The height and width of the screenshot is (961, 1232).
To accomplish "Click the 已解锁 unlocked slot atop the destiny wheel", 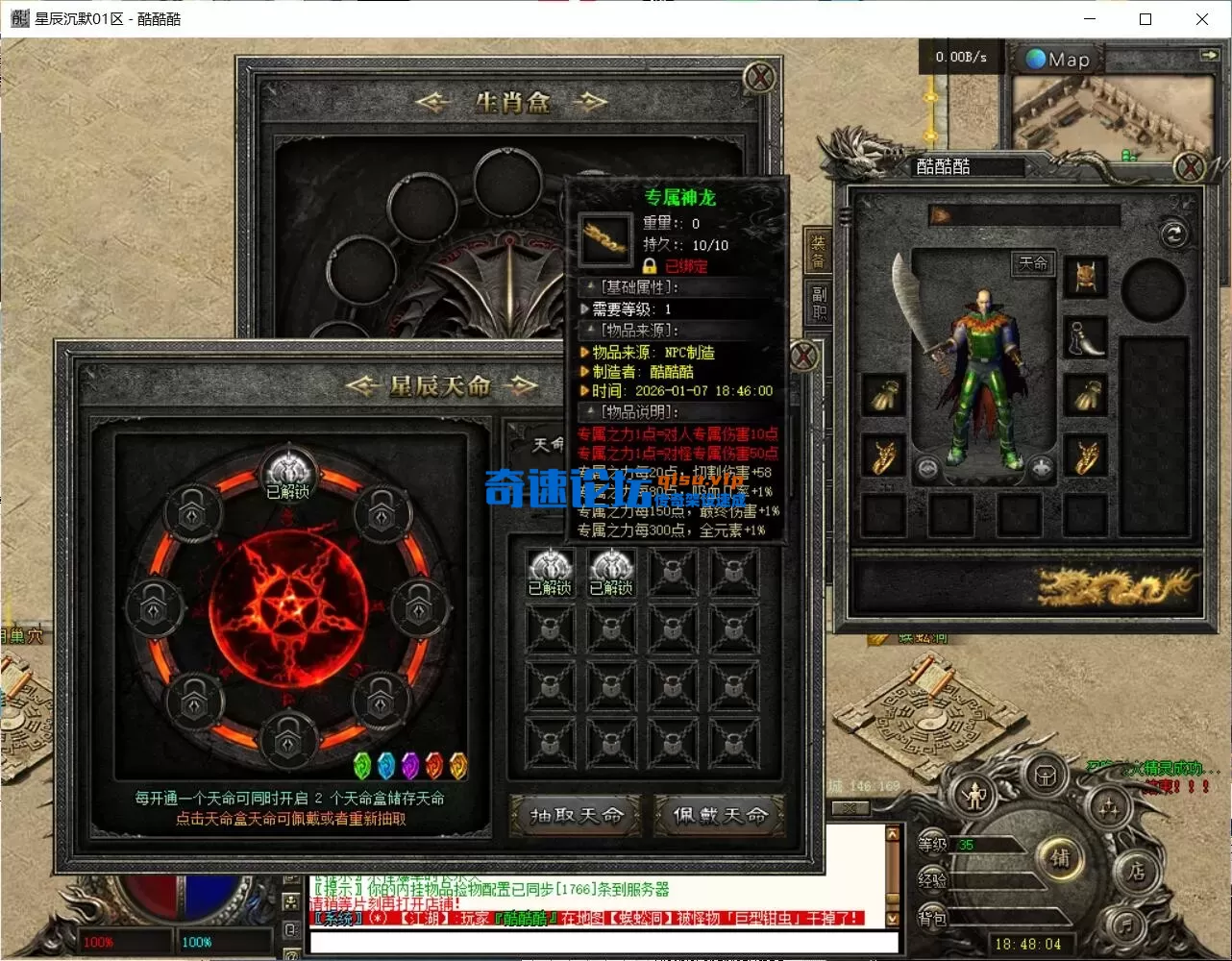I will [287, 471].
